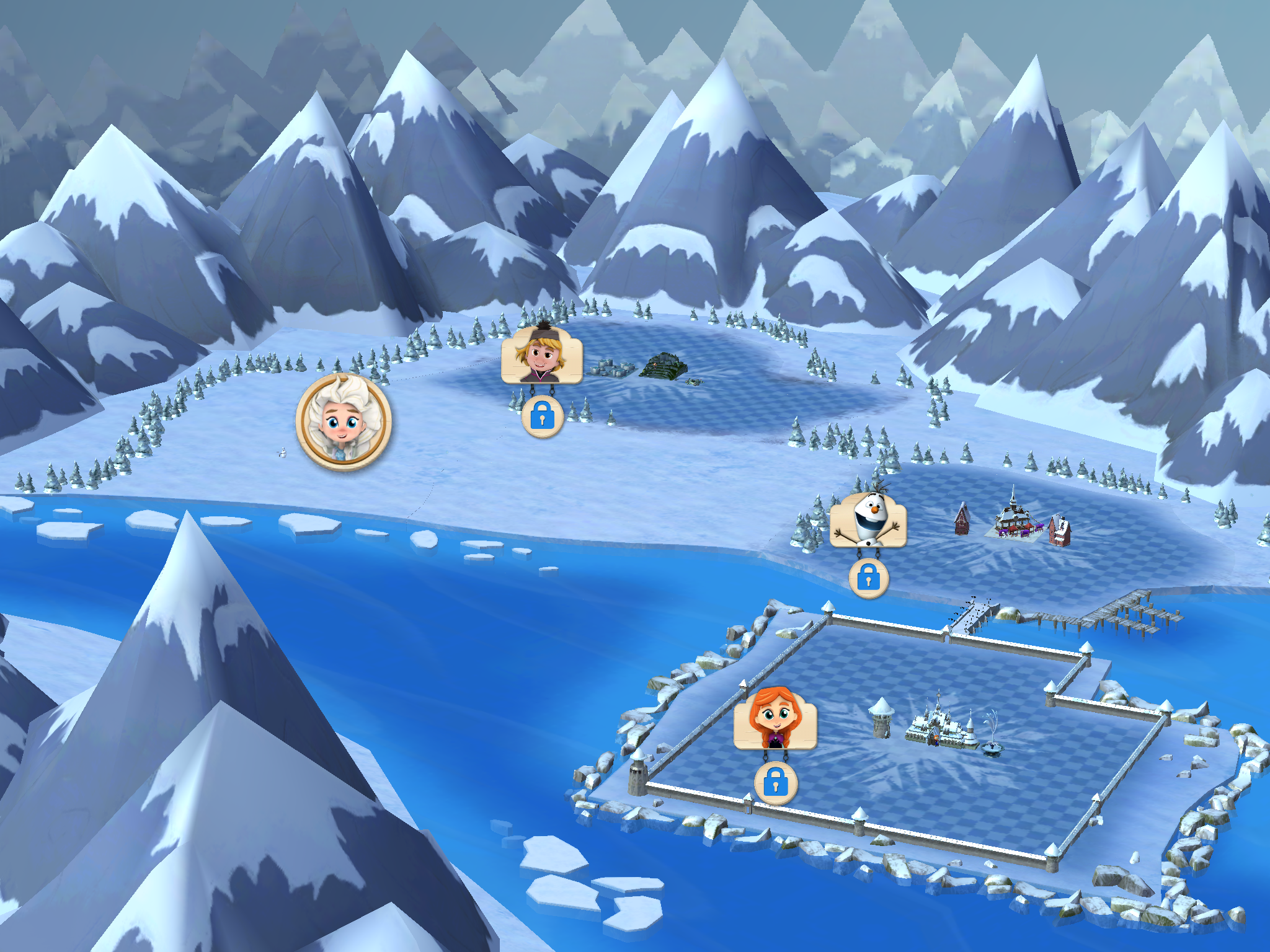The width and height of the screenshot is (1270, 952).
Task: Click the tiny snowman near Elsa's portrait
Action: [283, 453]
